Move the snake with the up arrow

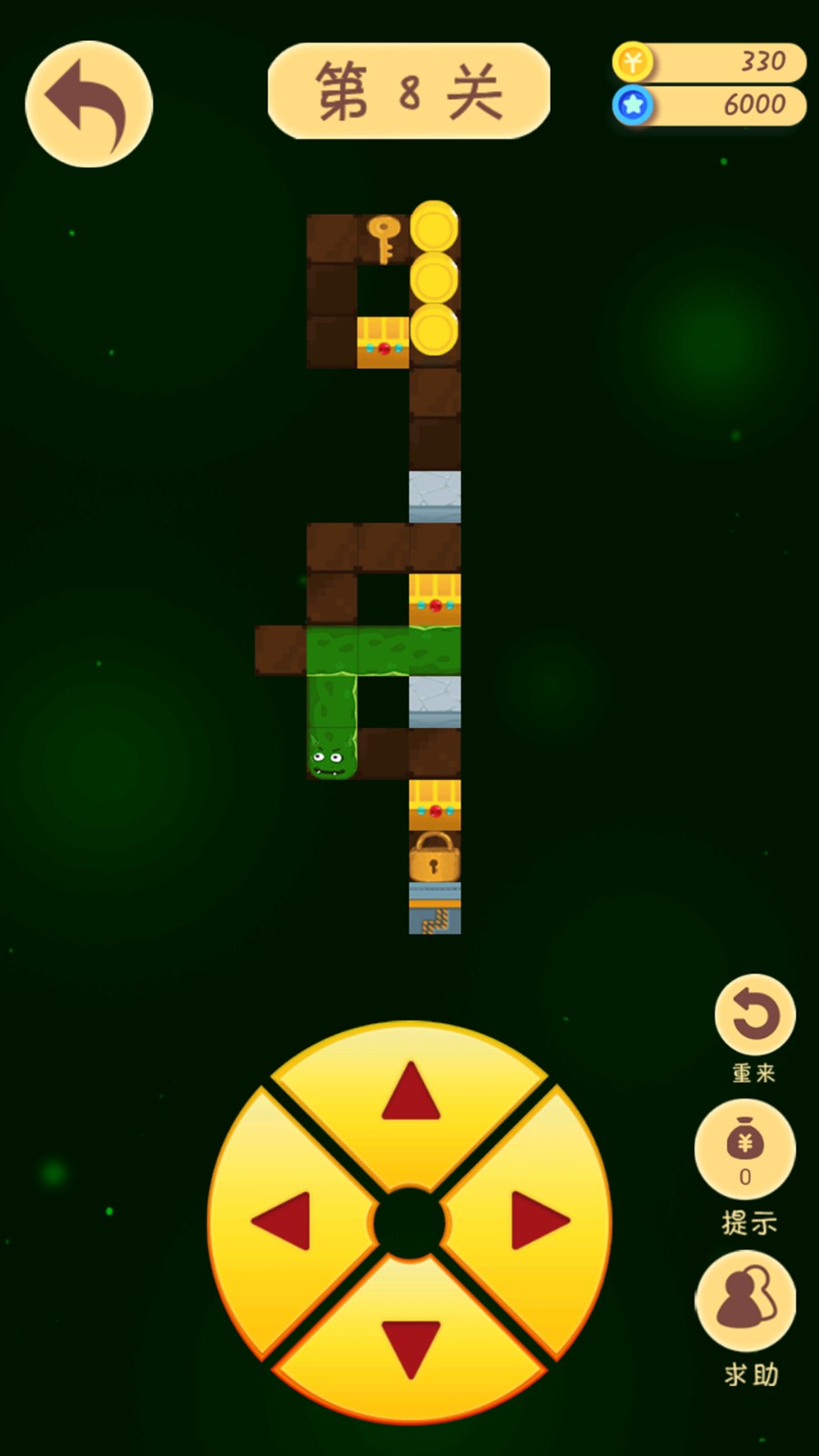[410, 1095]
